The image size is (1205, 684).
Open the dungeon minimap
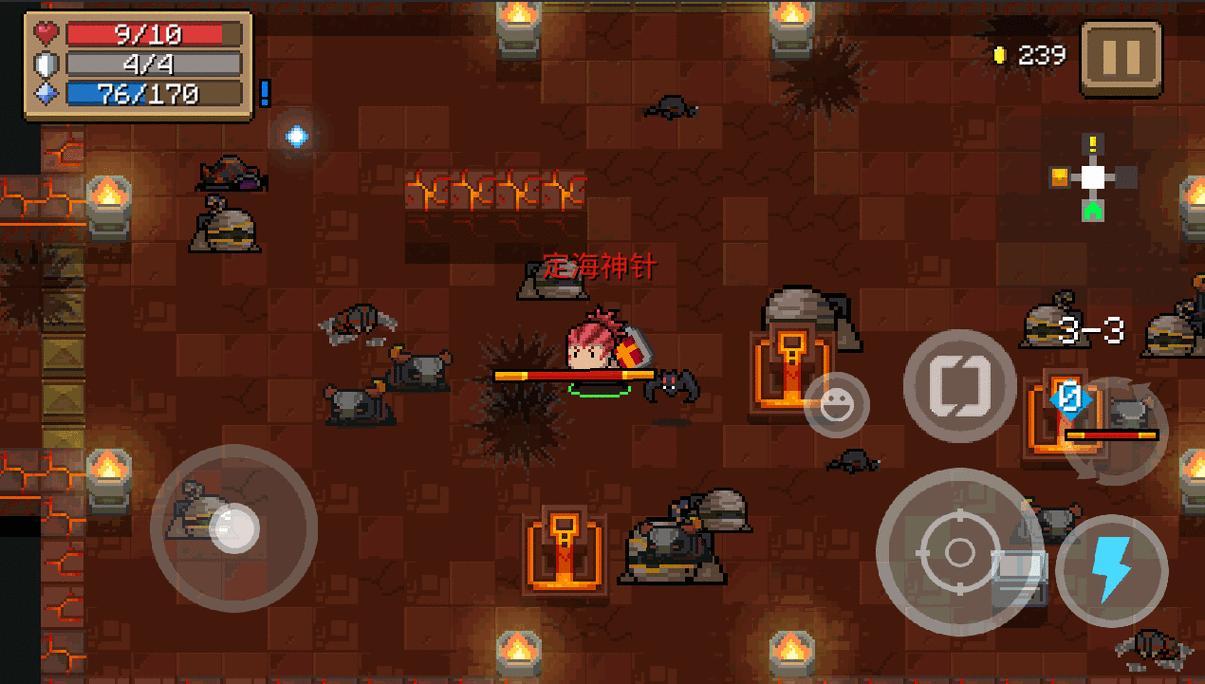pyautogui.click(x=1093, y=179)
